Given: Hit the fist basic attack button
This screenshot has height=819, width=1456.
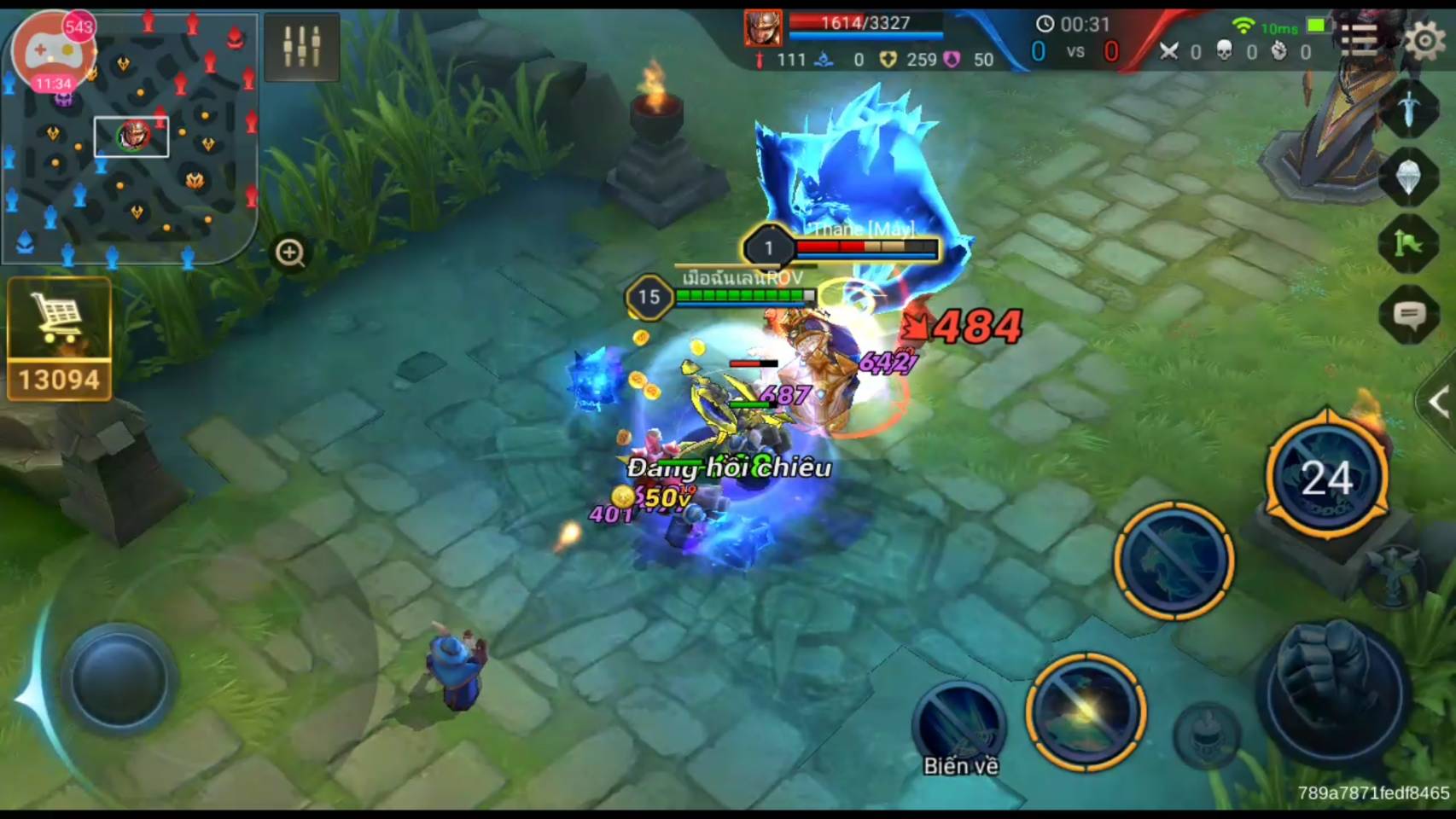Looking at the screenshot, I should click(x=1332, y=691).
